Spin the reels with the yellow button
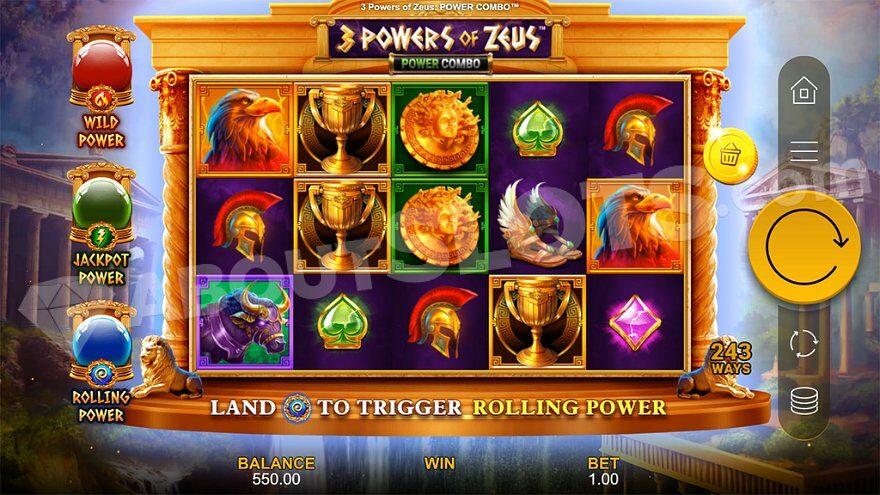Viewport: 880px width, 495px height. [804, 247]
